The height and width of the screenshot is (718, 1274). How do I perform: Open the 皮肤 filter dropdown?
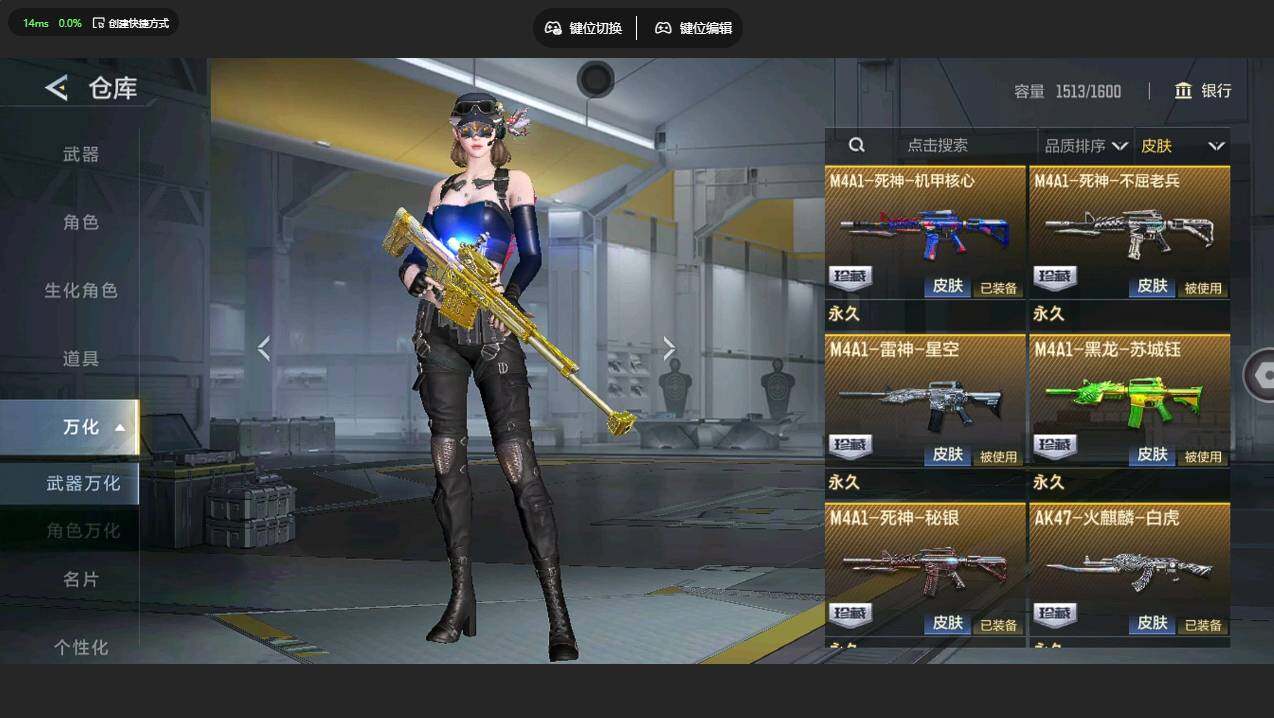pyautogui.click(x=1182, y=146)
